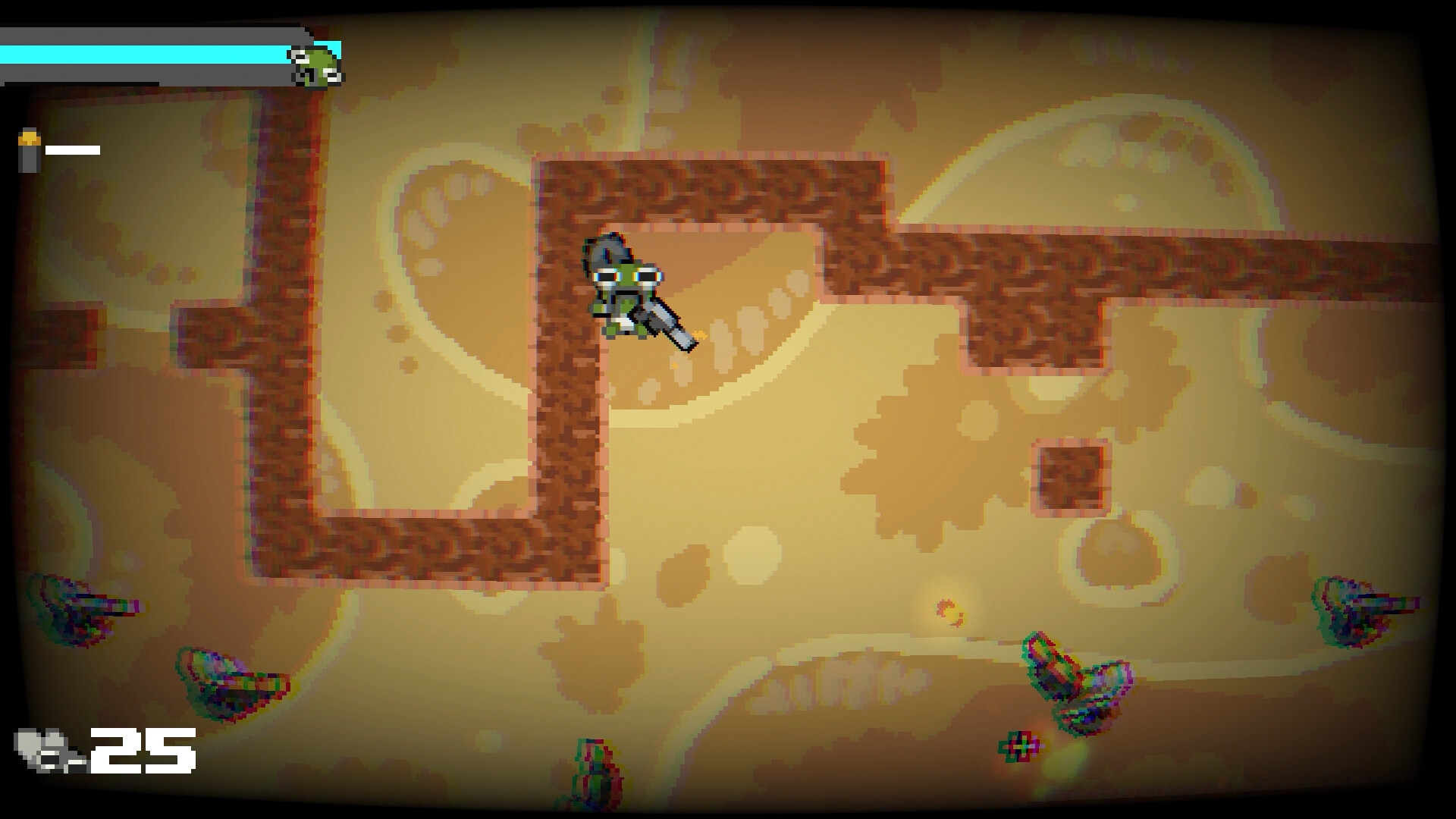The width and height of the screenshot is (1456, 819).
Task: Click the glitched crosshair marker near bottom right
Action: tap(1020, 745)
